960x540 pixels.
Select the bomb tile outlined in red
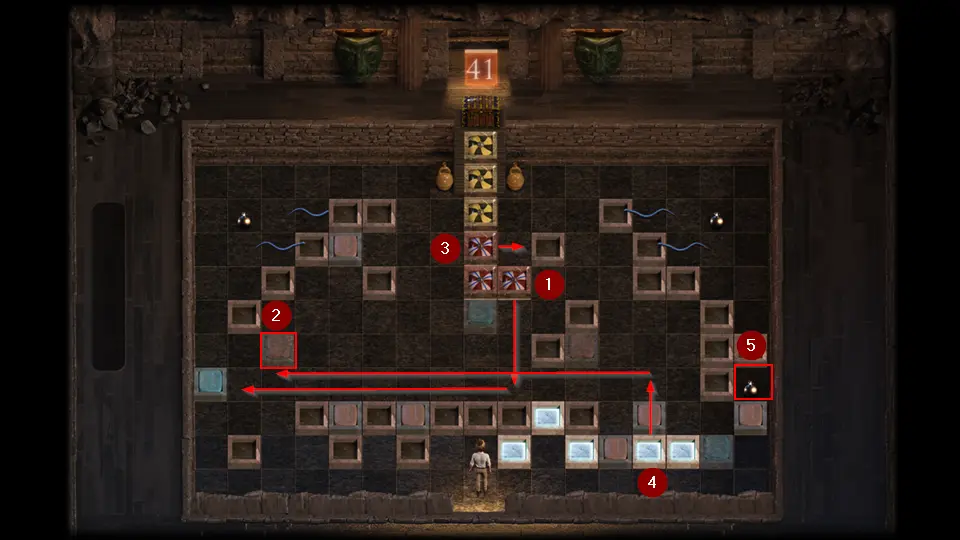(x=752, y=383)
